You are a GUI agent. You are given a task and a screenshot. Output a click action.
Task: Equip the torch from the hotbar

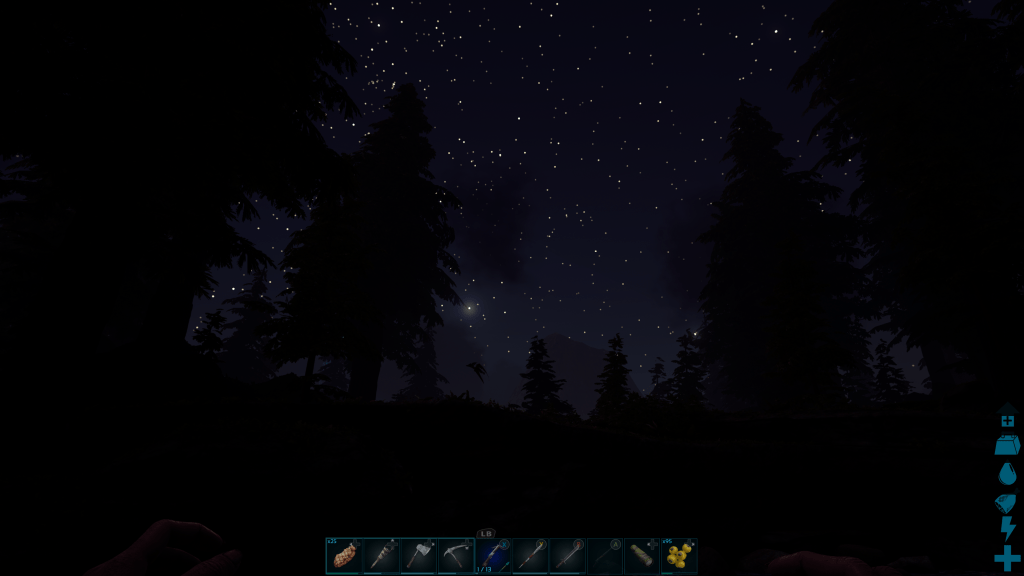[380, 555]
